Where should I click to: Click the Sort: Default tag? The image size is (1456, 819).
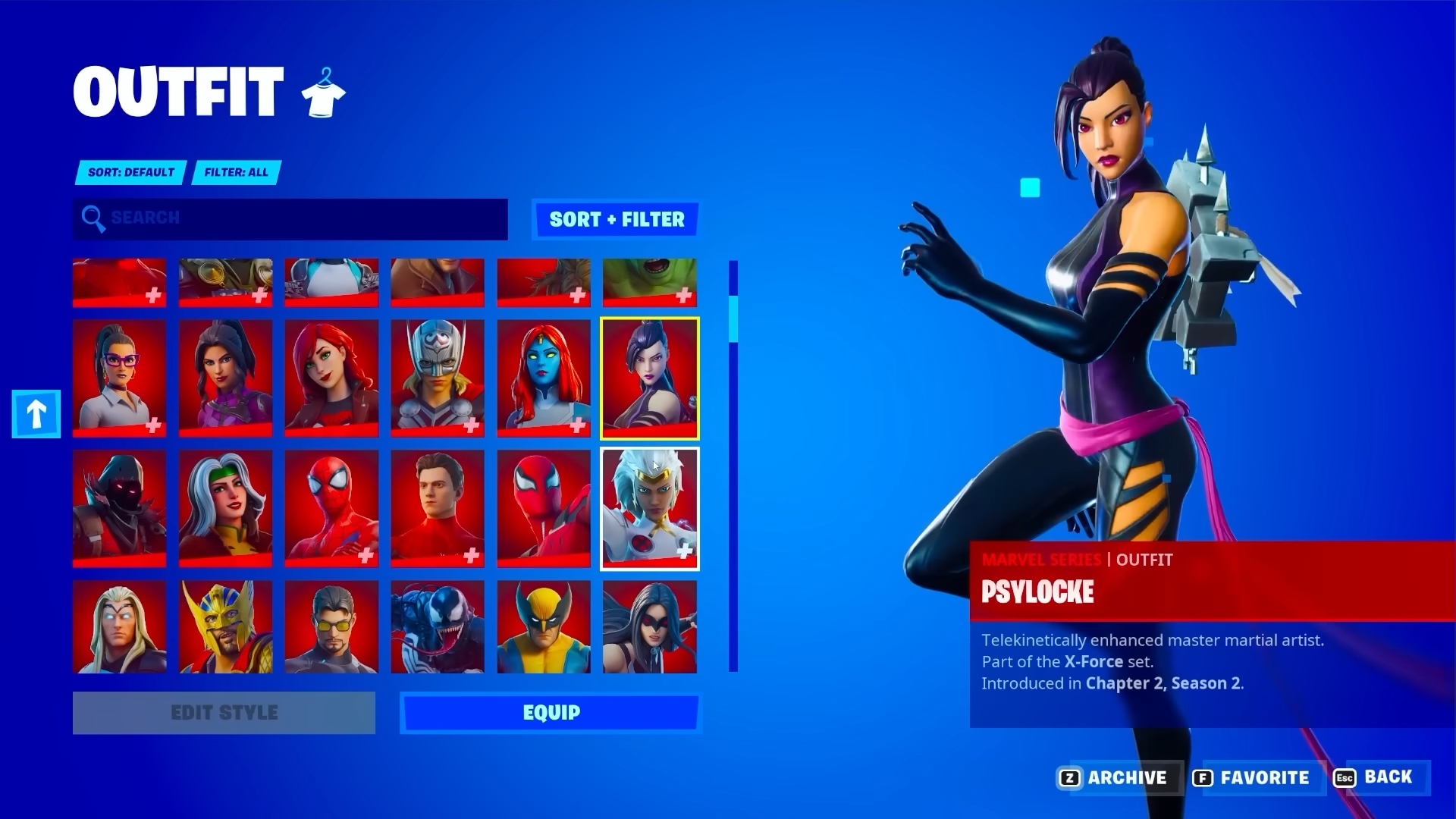coord(130,172)
